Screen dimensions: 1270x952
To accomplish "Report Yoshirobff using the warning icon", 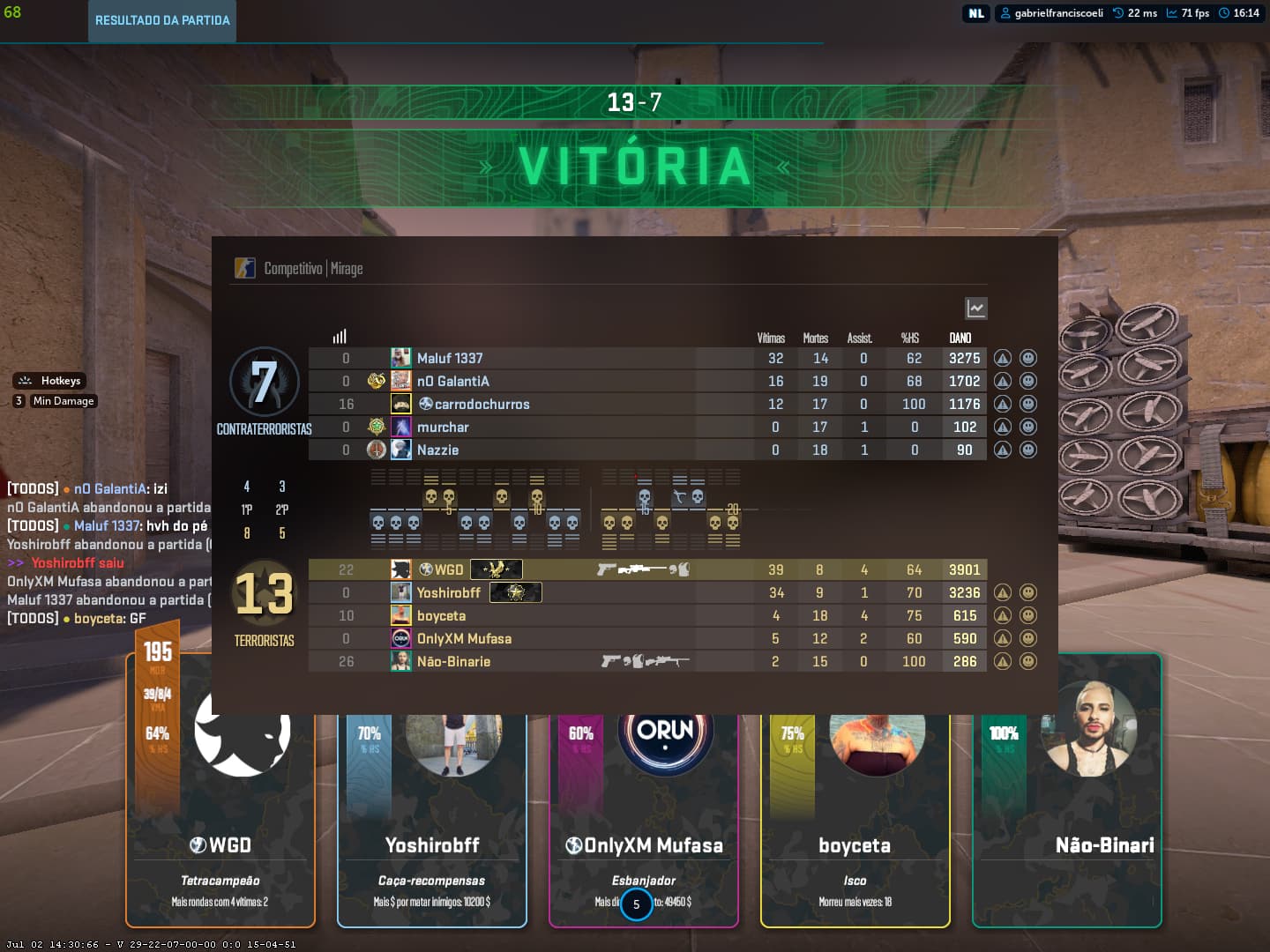I will pos(1002,593).
